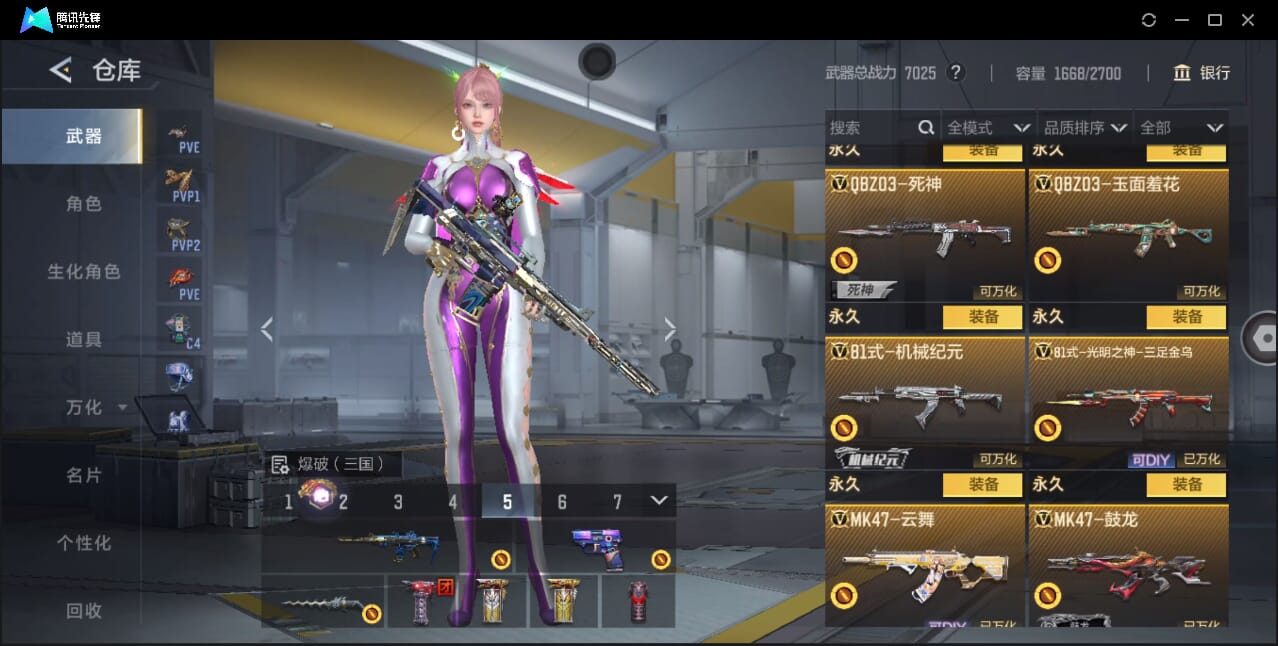
Task: Switch to the 角色 character tab
Action: pos(84,204)
